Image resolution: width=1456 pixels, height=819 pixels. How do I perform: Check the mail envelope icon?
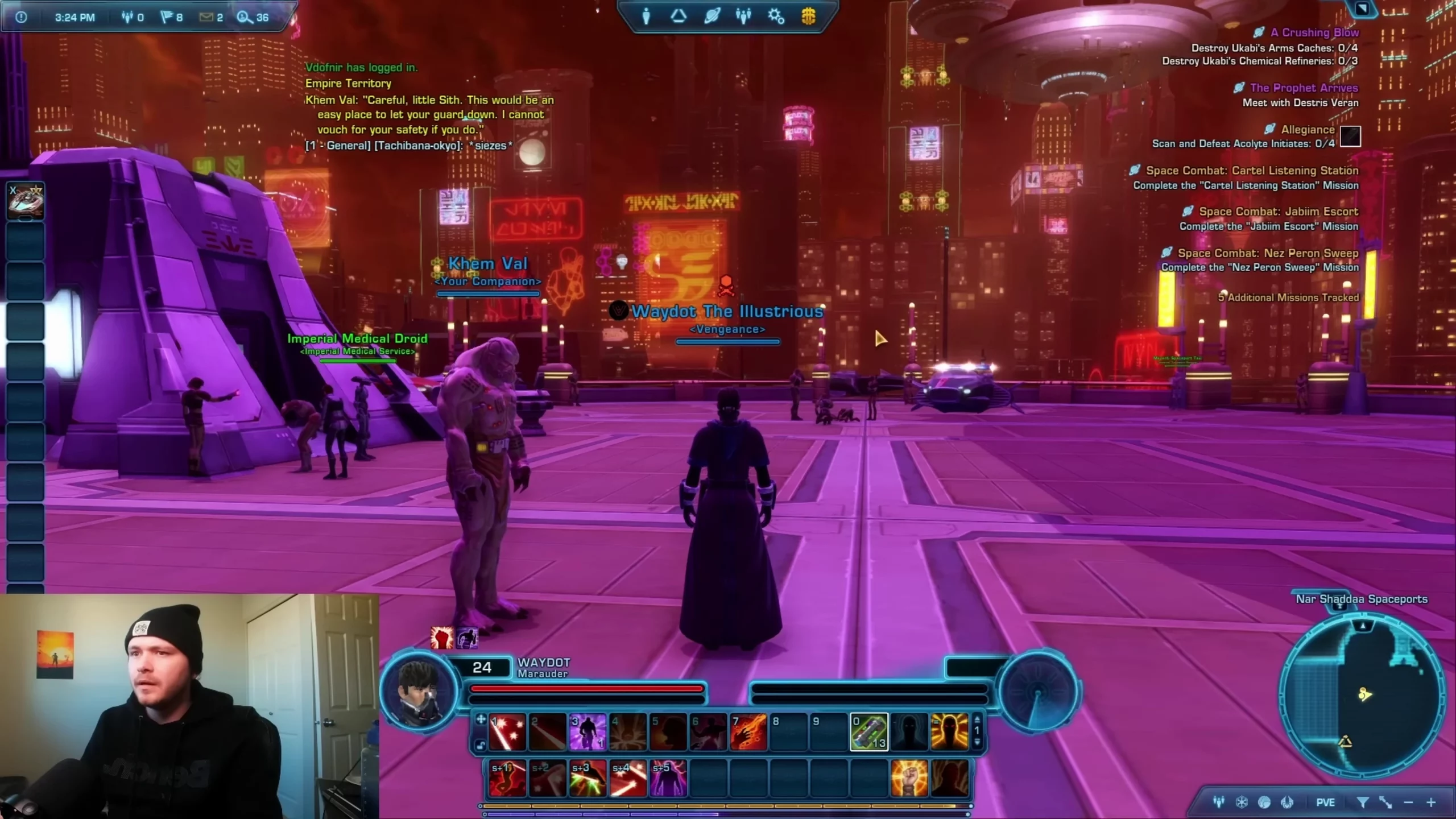point(206,17)
